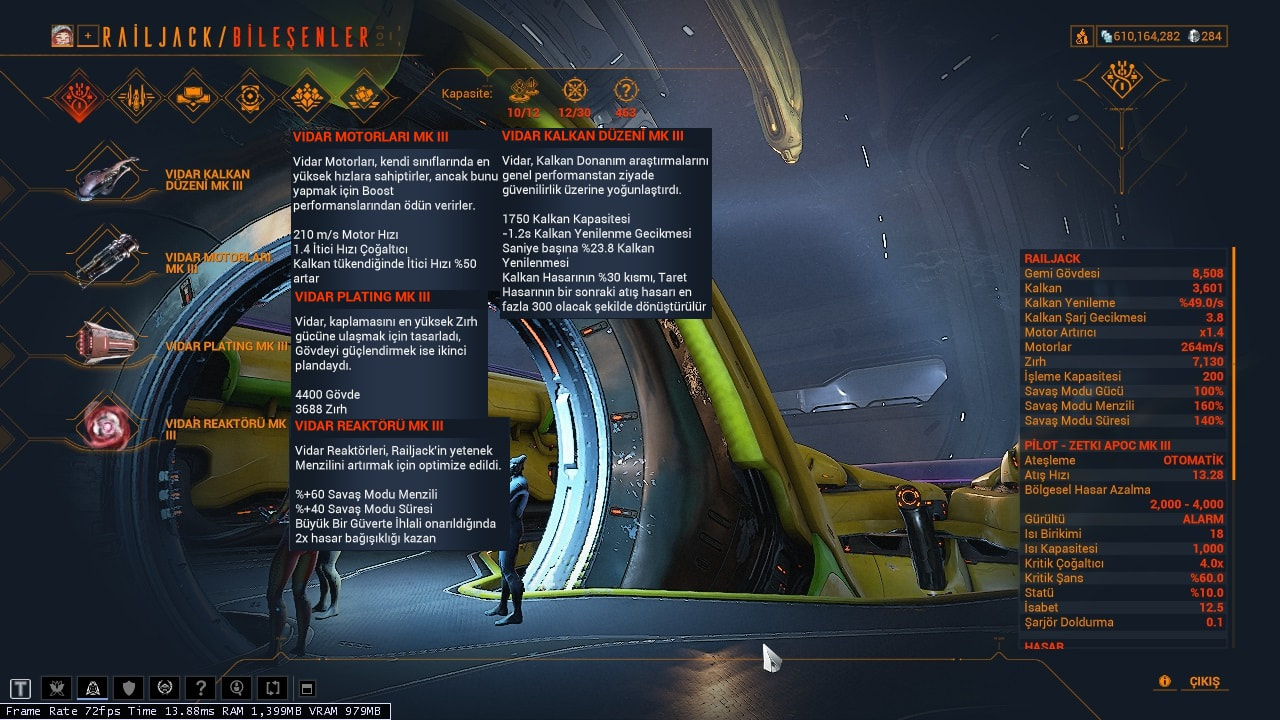1280x720 pixels.
Task: Click the player avatar icon top-left
Action: pyautogui.click(x=62, y=33)
